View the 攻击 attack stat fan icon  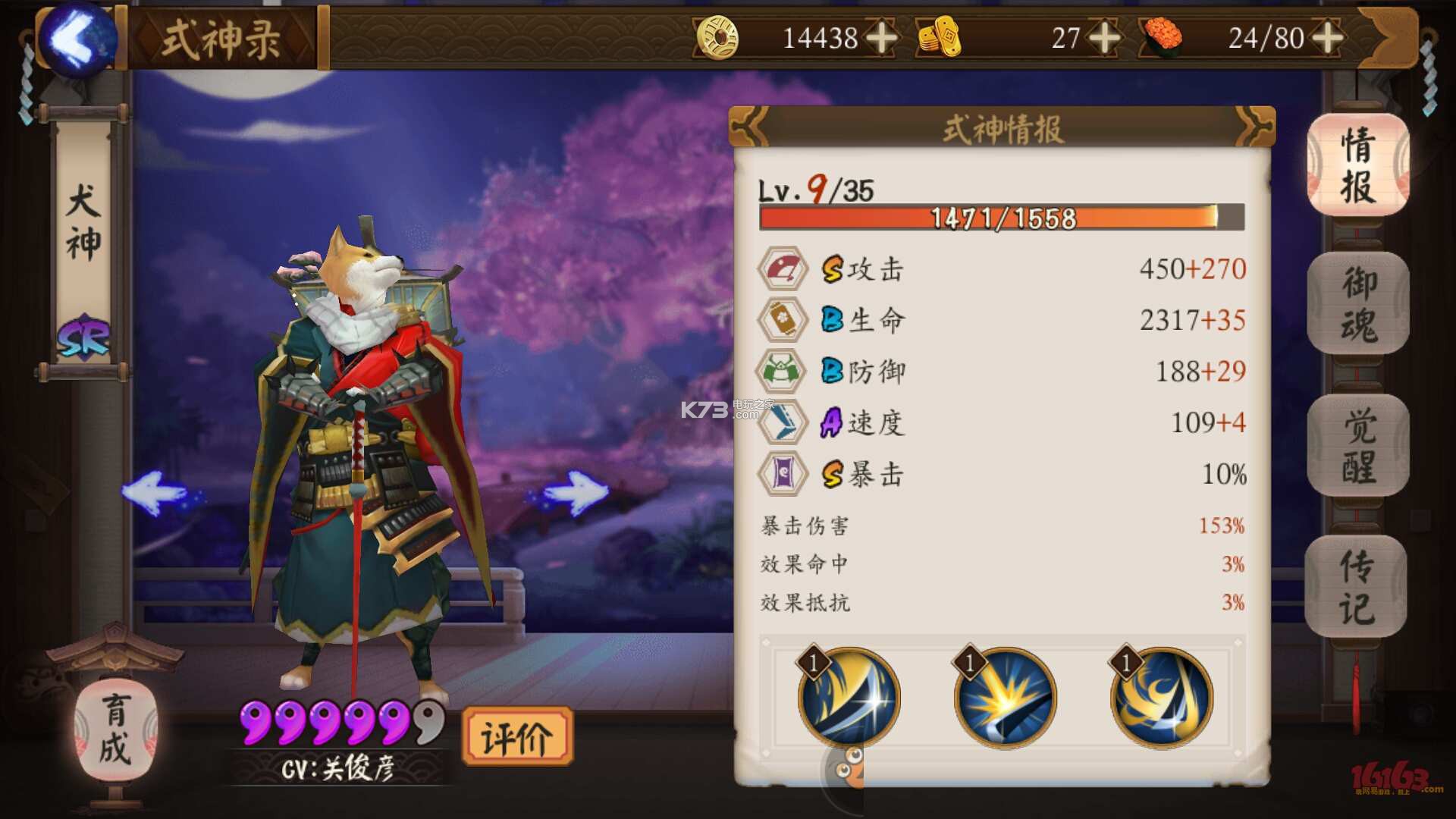click(x=783, y=268)
